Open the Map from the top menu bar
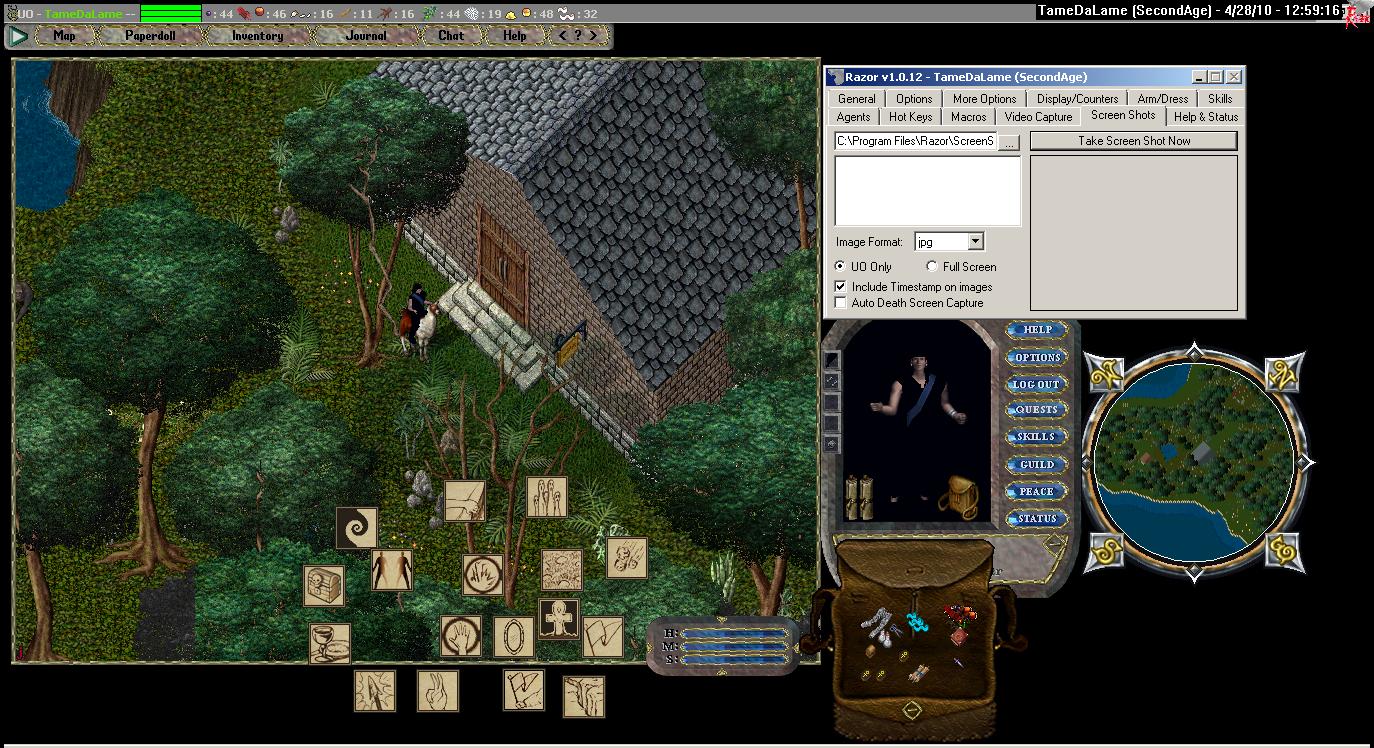This screenshot has height=748, width=1374. pyautogui.click(x=64, y=36)
